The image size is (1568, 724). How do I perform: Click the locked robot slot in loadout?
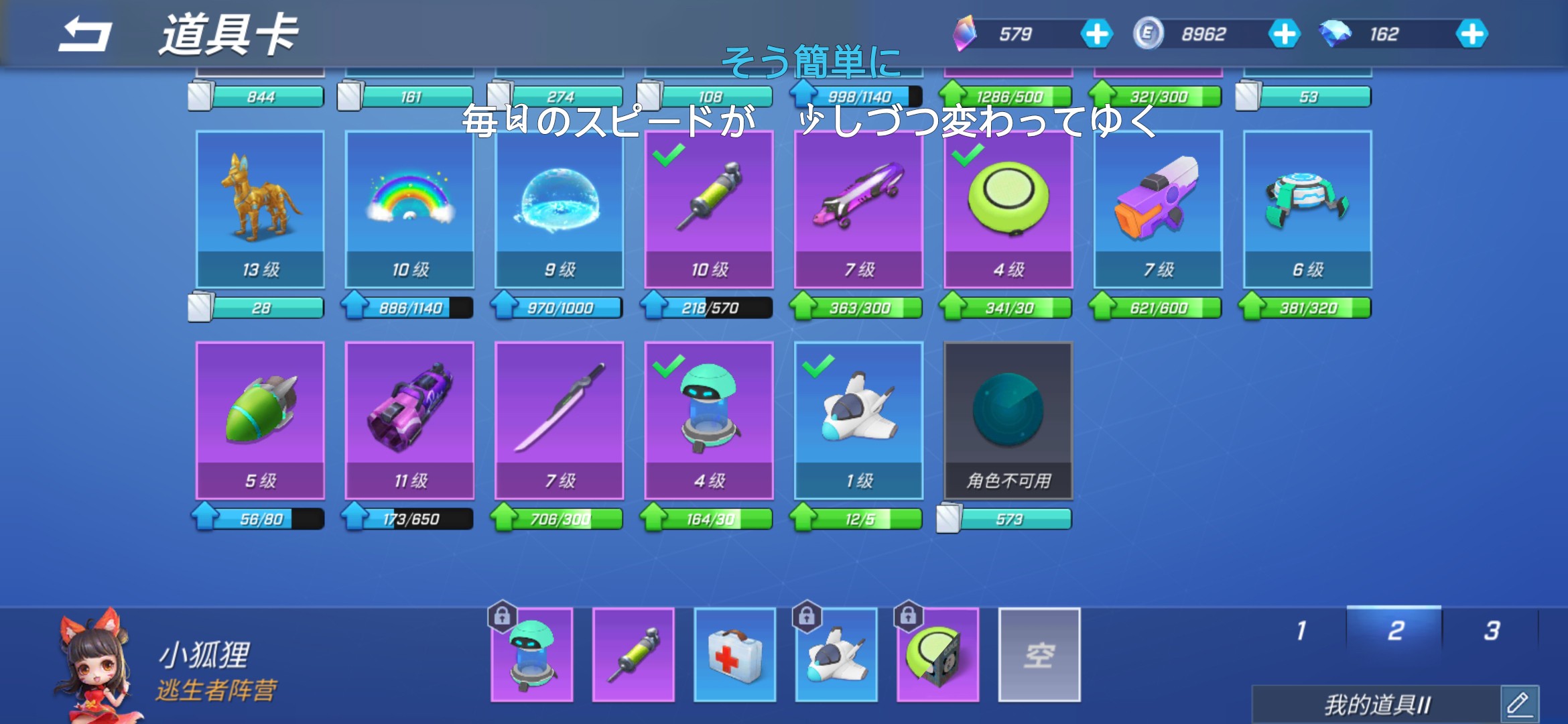tap(532, 656)
